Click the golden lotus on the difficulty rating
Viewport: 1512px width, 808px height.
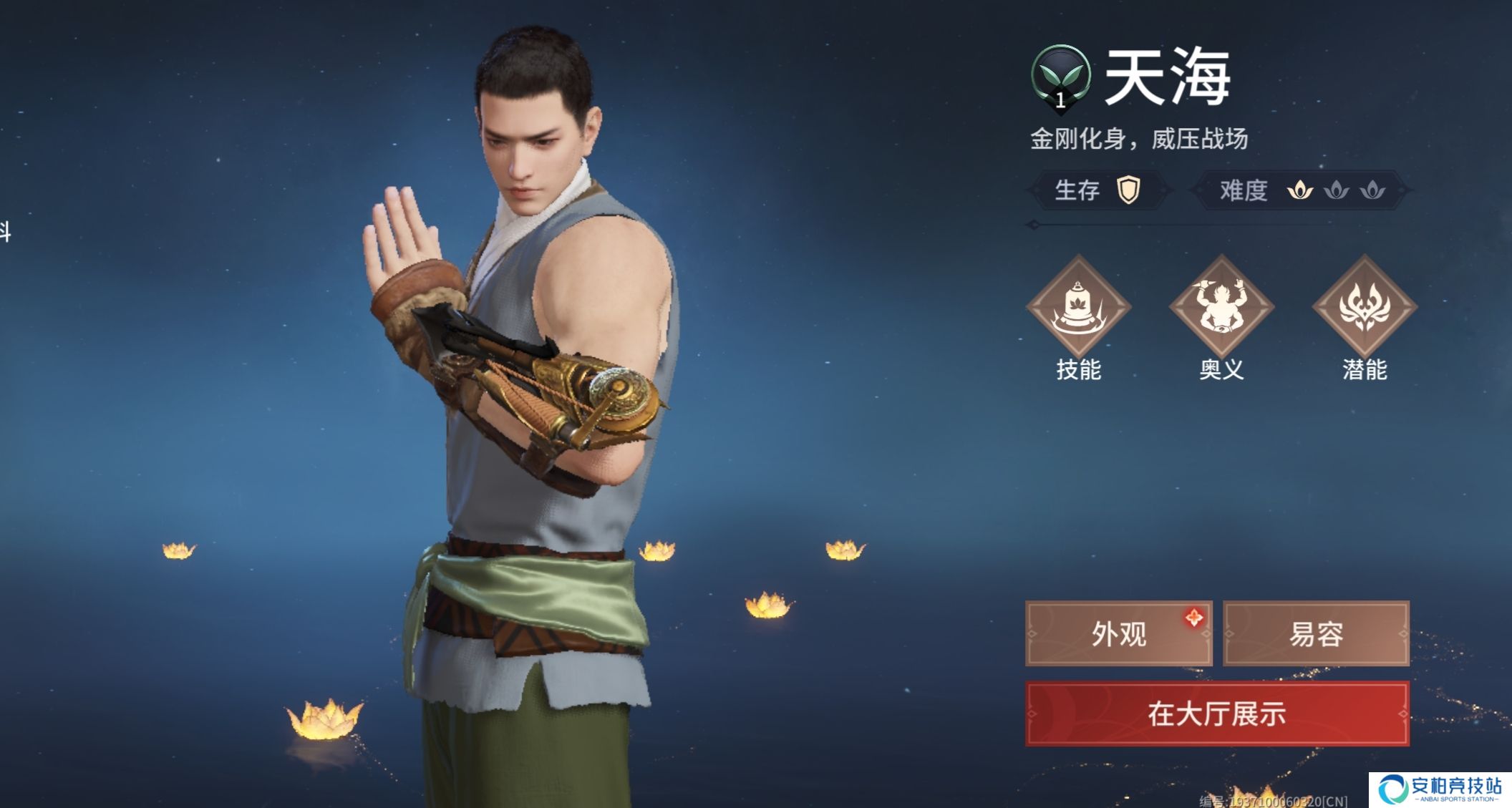[1300, 190]
